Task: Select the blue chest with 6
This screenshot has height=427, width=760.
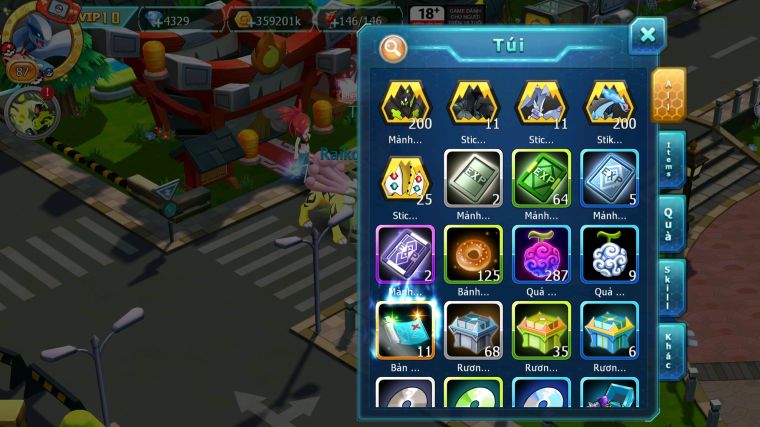Action: click(x=609, y=331)
